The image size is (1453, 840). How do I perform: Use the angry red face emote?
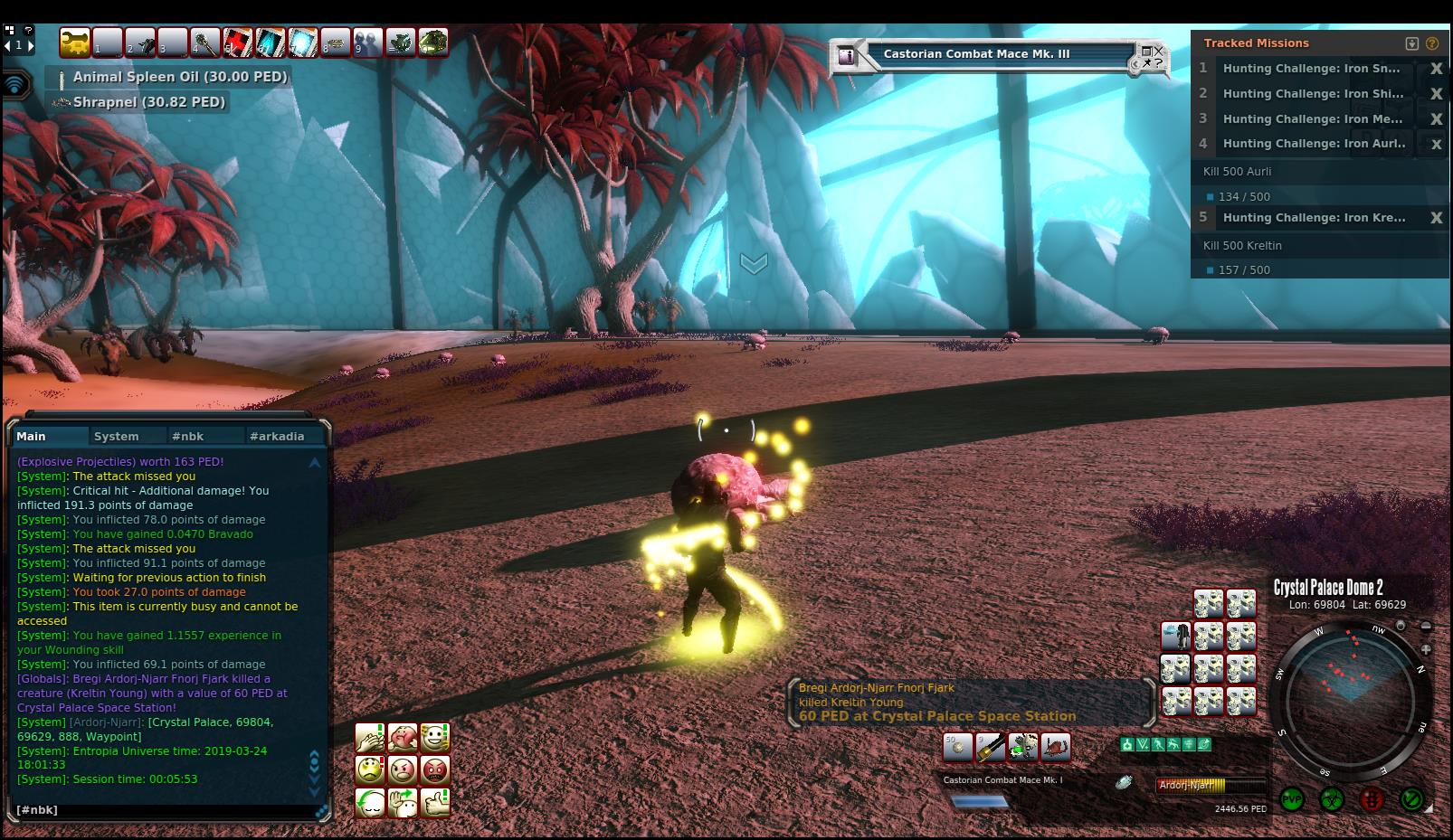[435, 770]
